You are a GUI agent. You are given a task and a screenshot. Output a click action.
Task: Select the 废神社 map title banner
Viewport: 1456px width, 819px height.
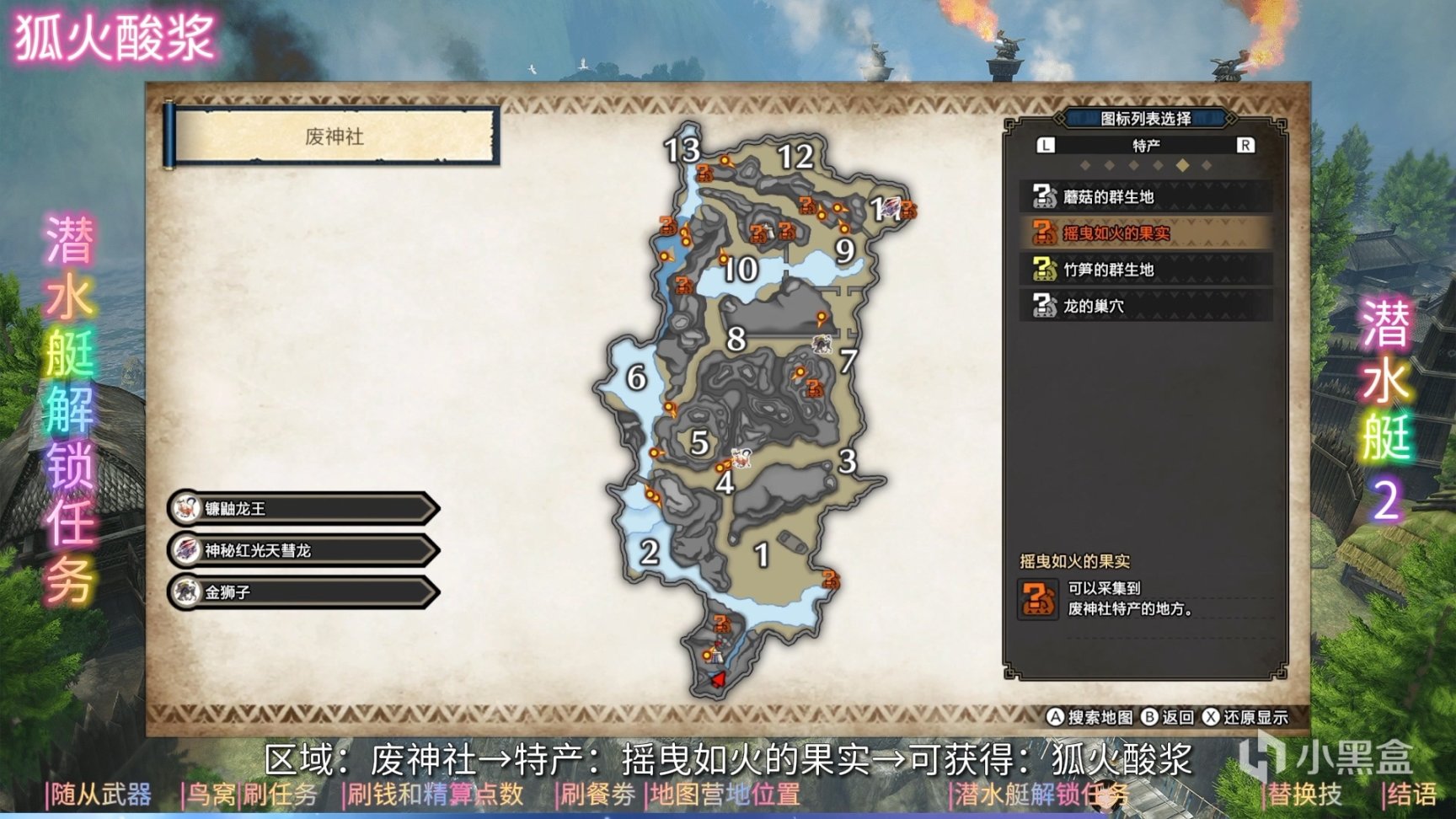point(335,132)
